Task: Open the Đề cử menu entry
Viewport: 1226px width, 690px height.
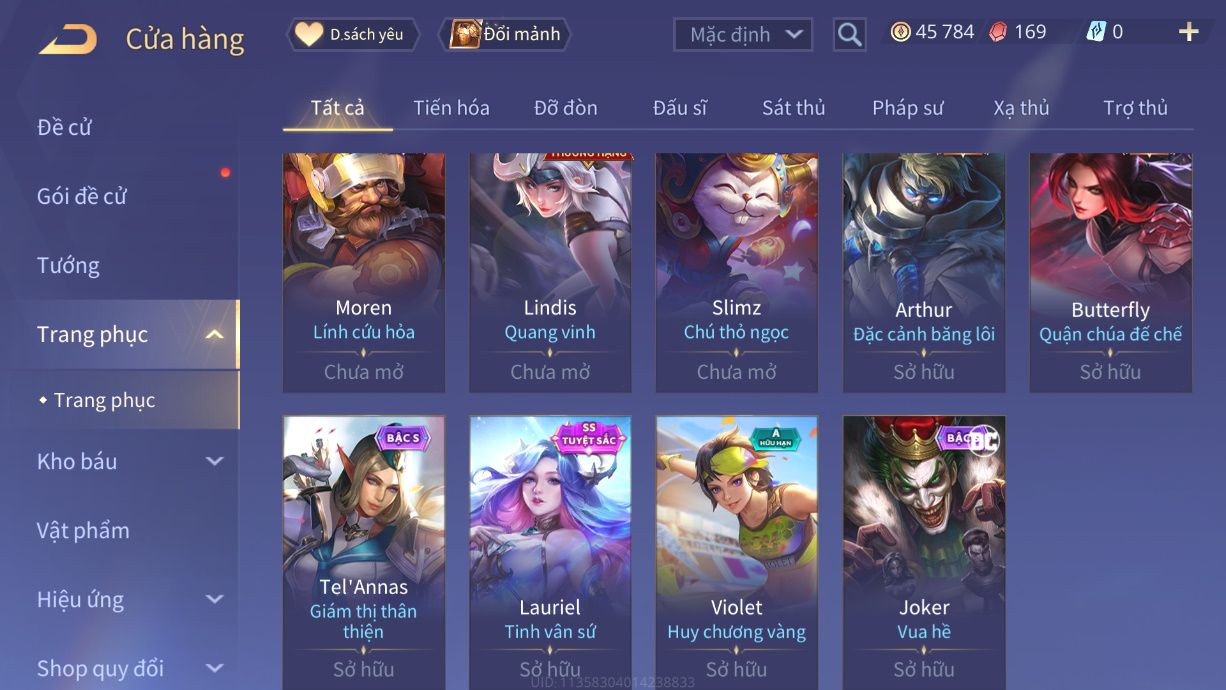Action: click(65, 127)
